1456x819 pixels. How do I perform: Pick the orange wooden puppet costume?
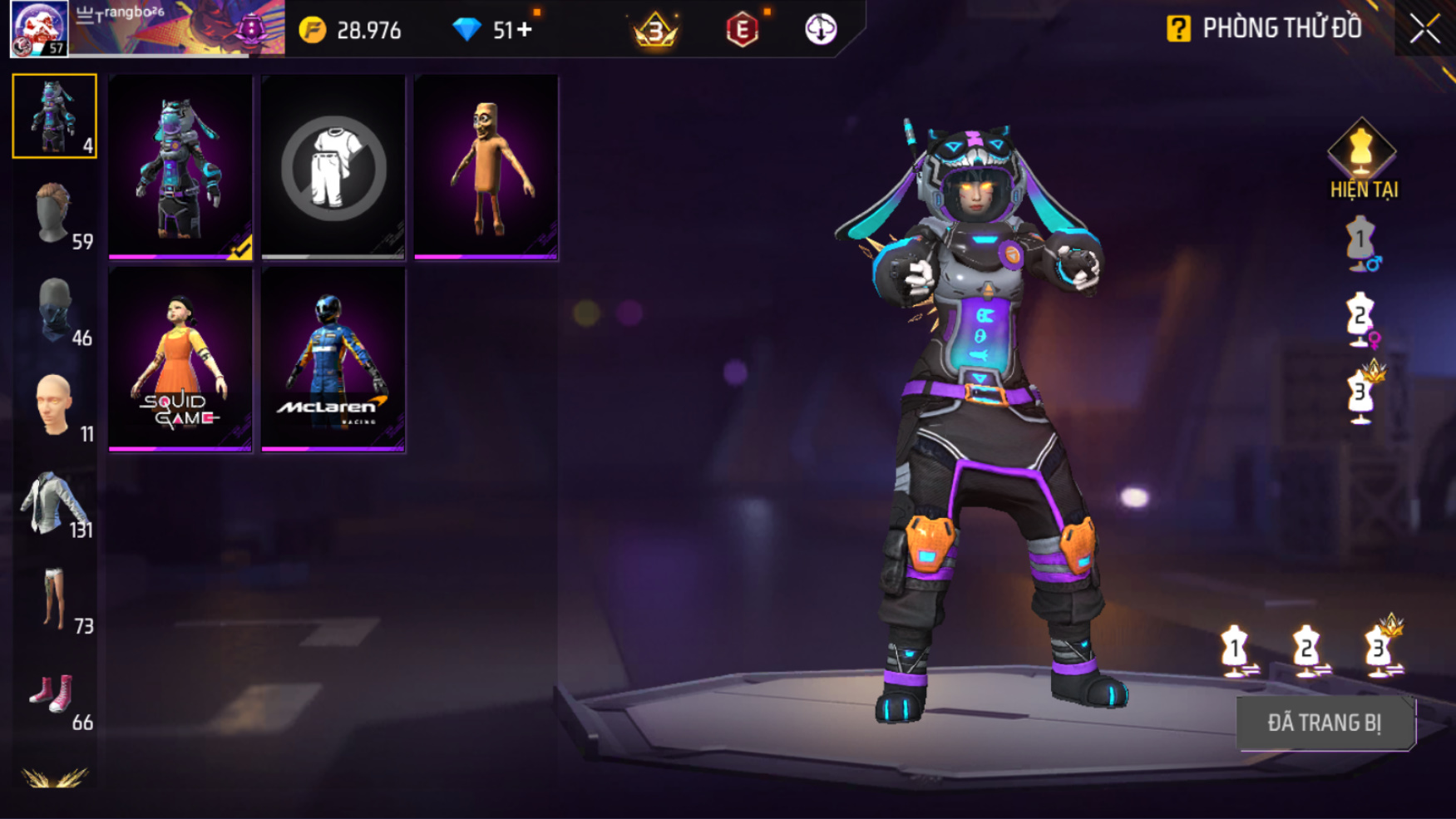[486, 167]
